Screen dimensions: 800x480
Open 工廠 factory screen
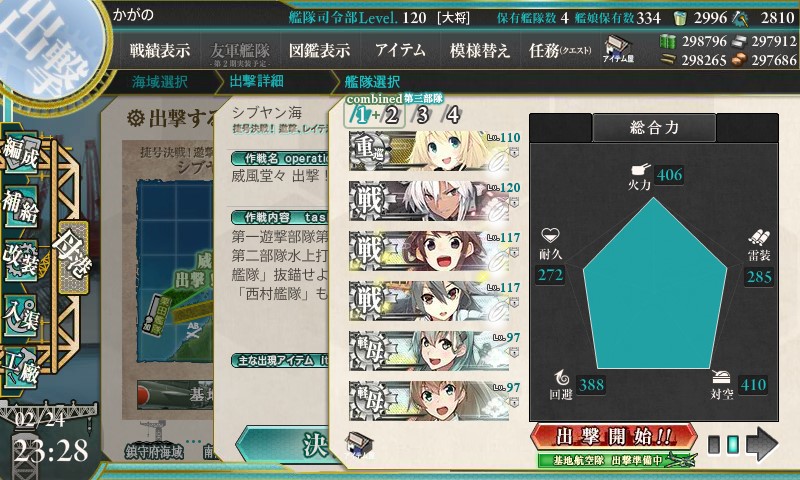pyautogui.click(x=22, y=362)
